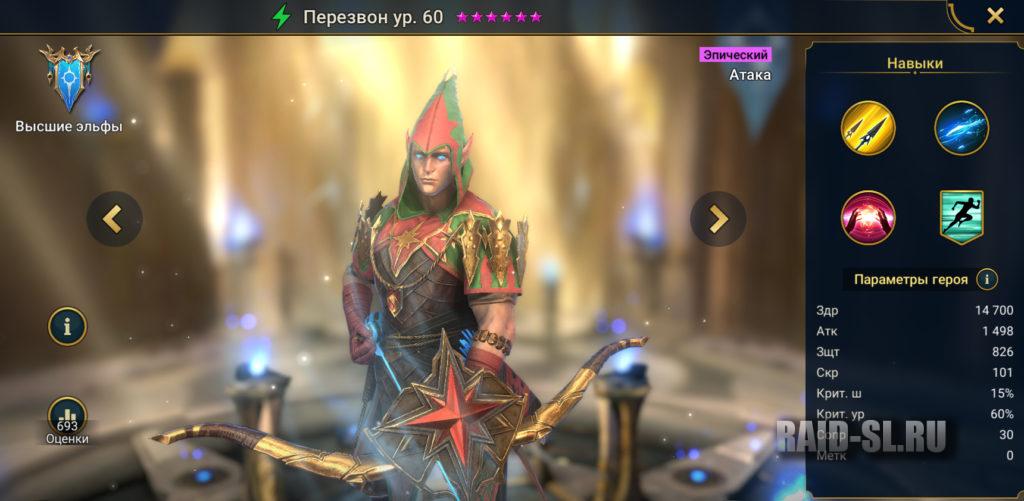Inspect the red glowing skill icon
The width and height of the screenshot is (1024, 501).
point(868,217)
